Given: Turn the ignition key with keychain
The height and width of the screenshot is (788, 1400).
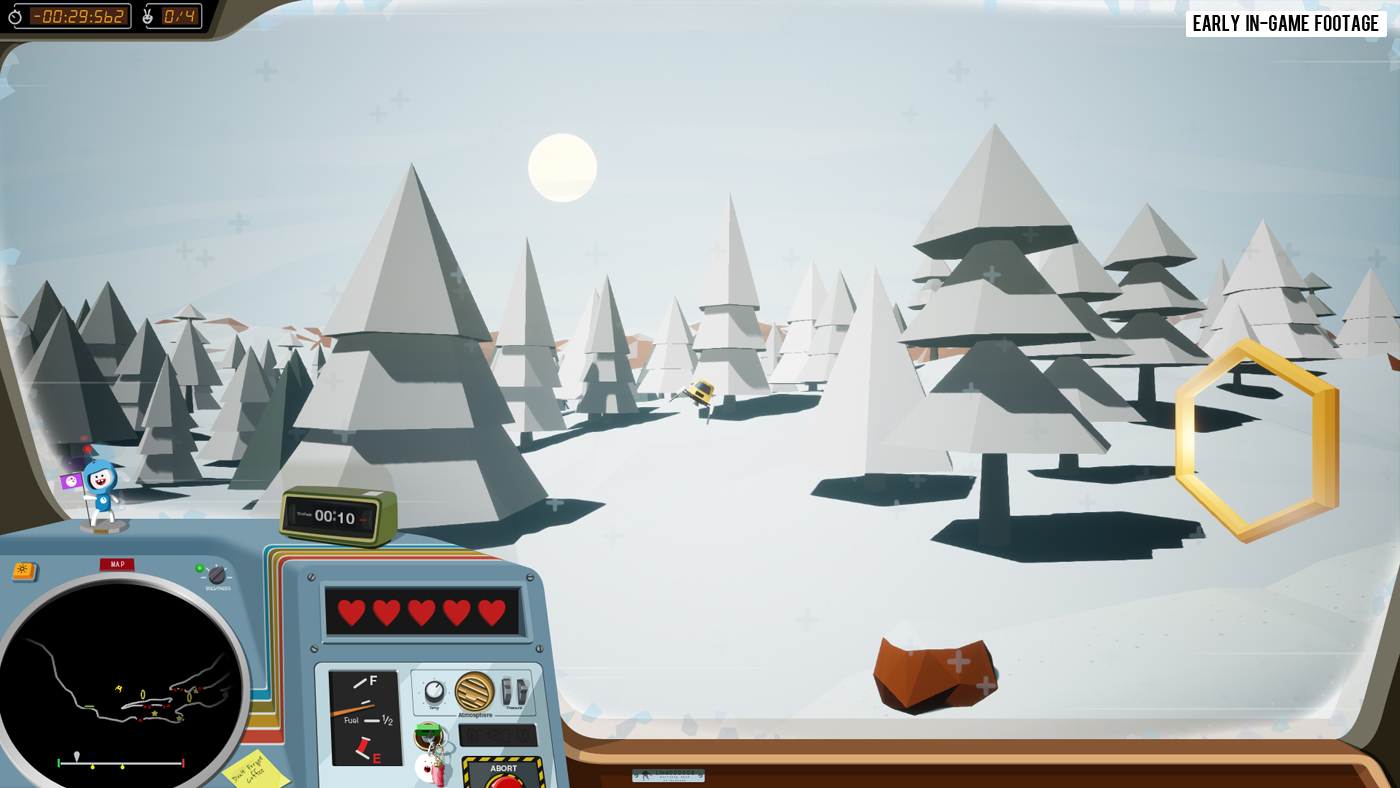Looking at the screenshot, I should pos(429,736).
